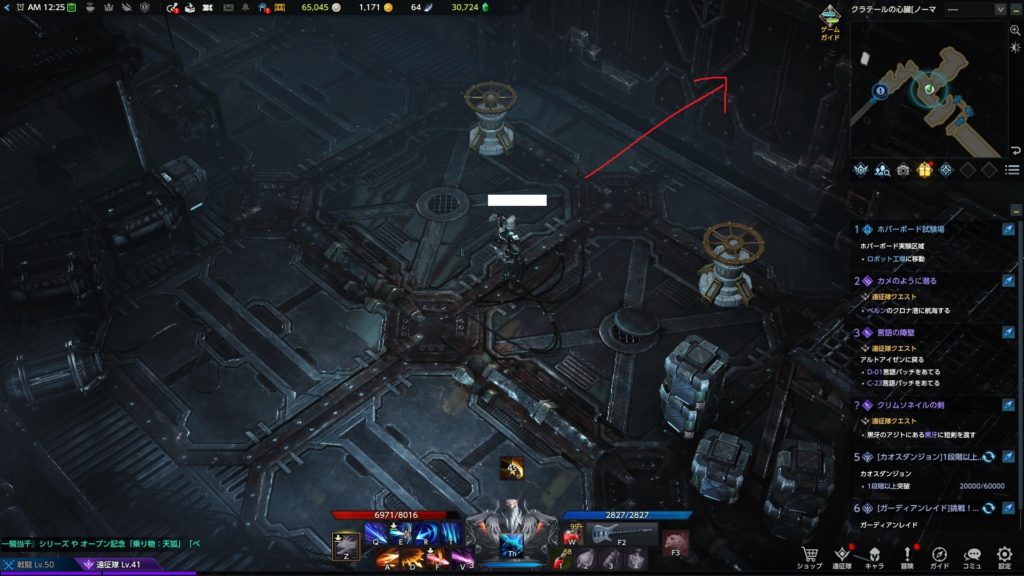Screen dimensions: 1024x576
Task: Open the ショップ (Shop) menu
Action: [809, 556]
